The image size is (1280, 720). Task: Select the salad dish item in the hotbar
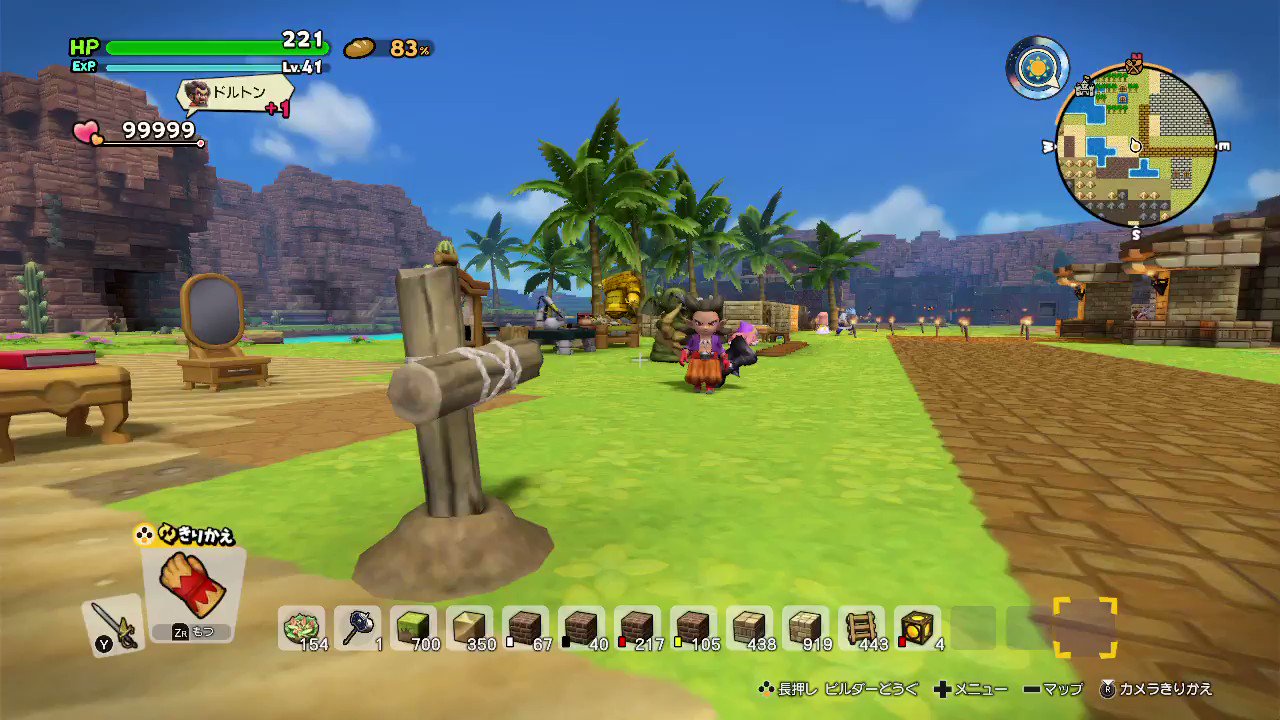tap(300, 625)
